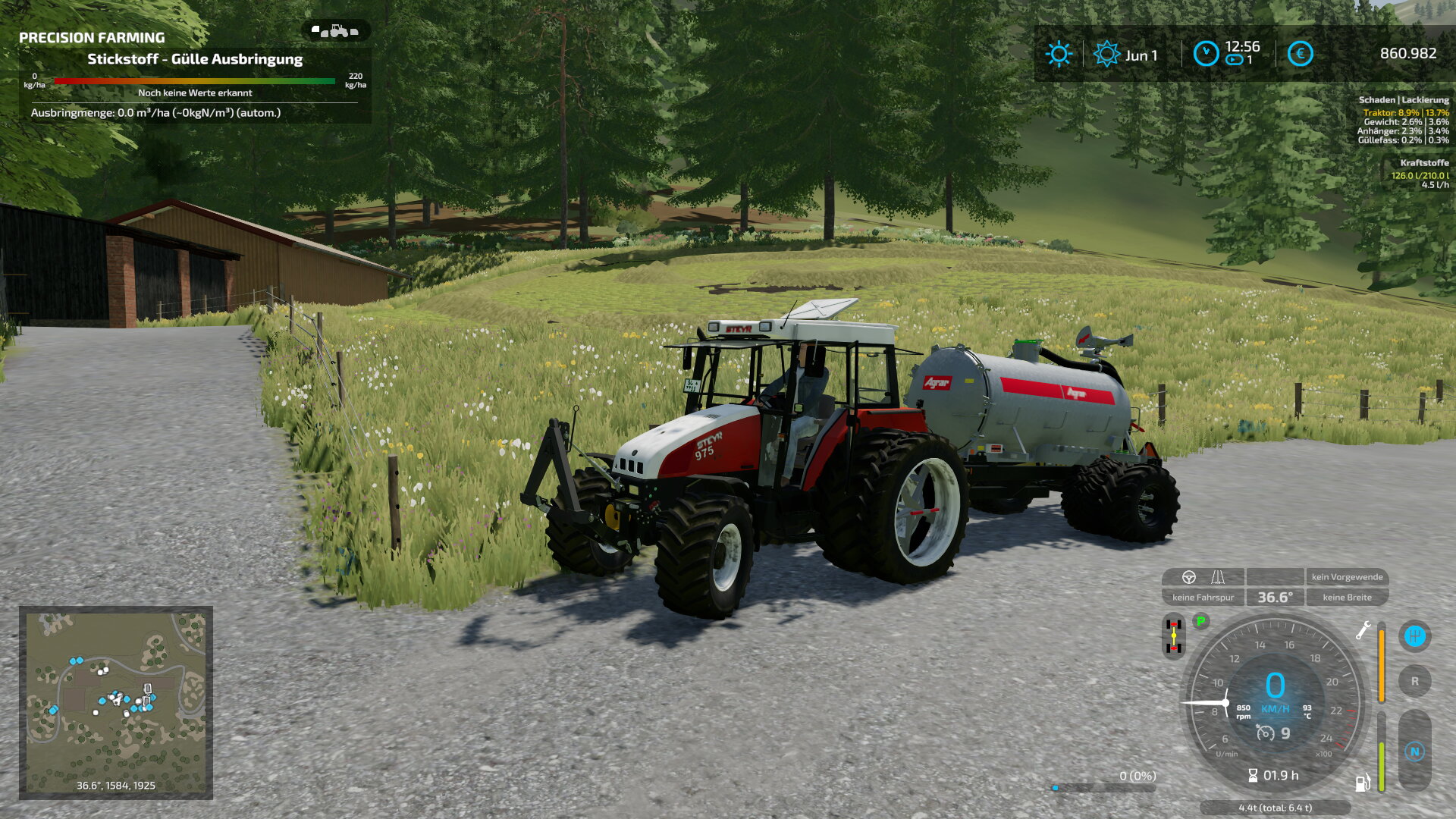Click the cruise control speed icon
Viewport: 1456px width, 819px height.
pos(1265,733)
